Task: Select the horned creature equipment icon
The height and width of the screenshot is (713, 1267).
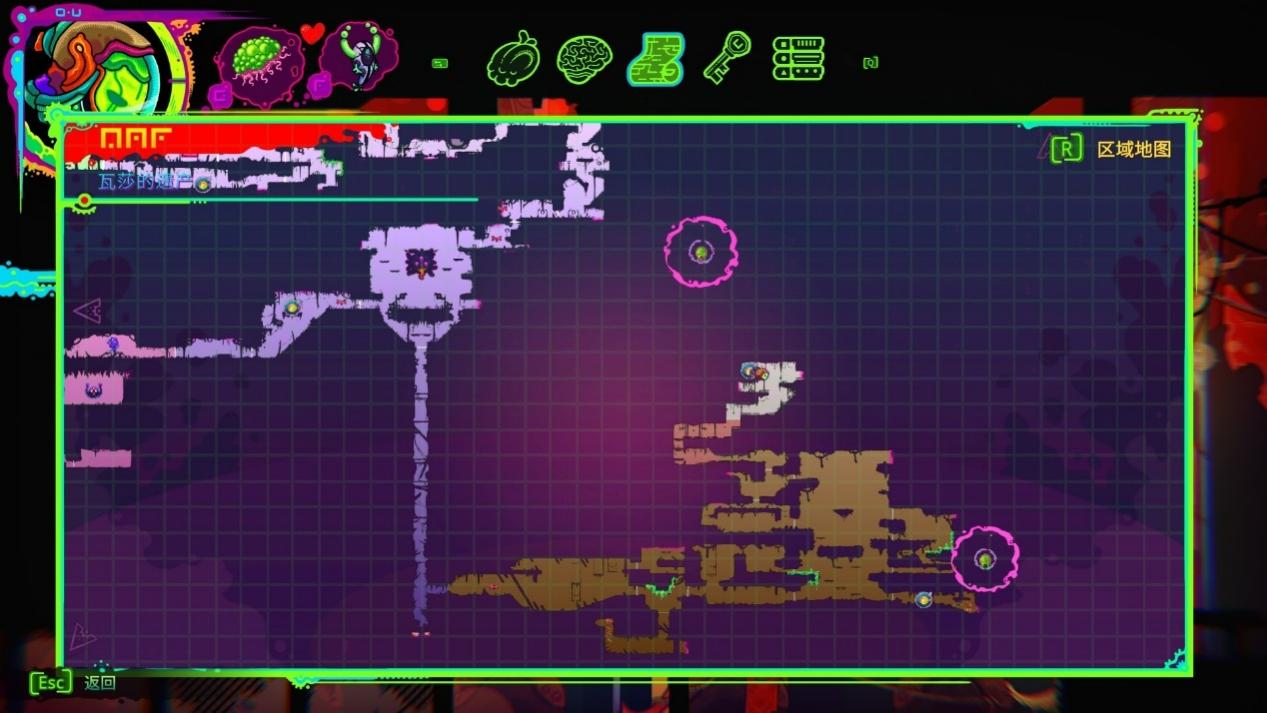Action: click(357, 58)
